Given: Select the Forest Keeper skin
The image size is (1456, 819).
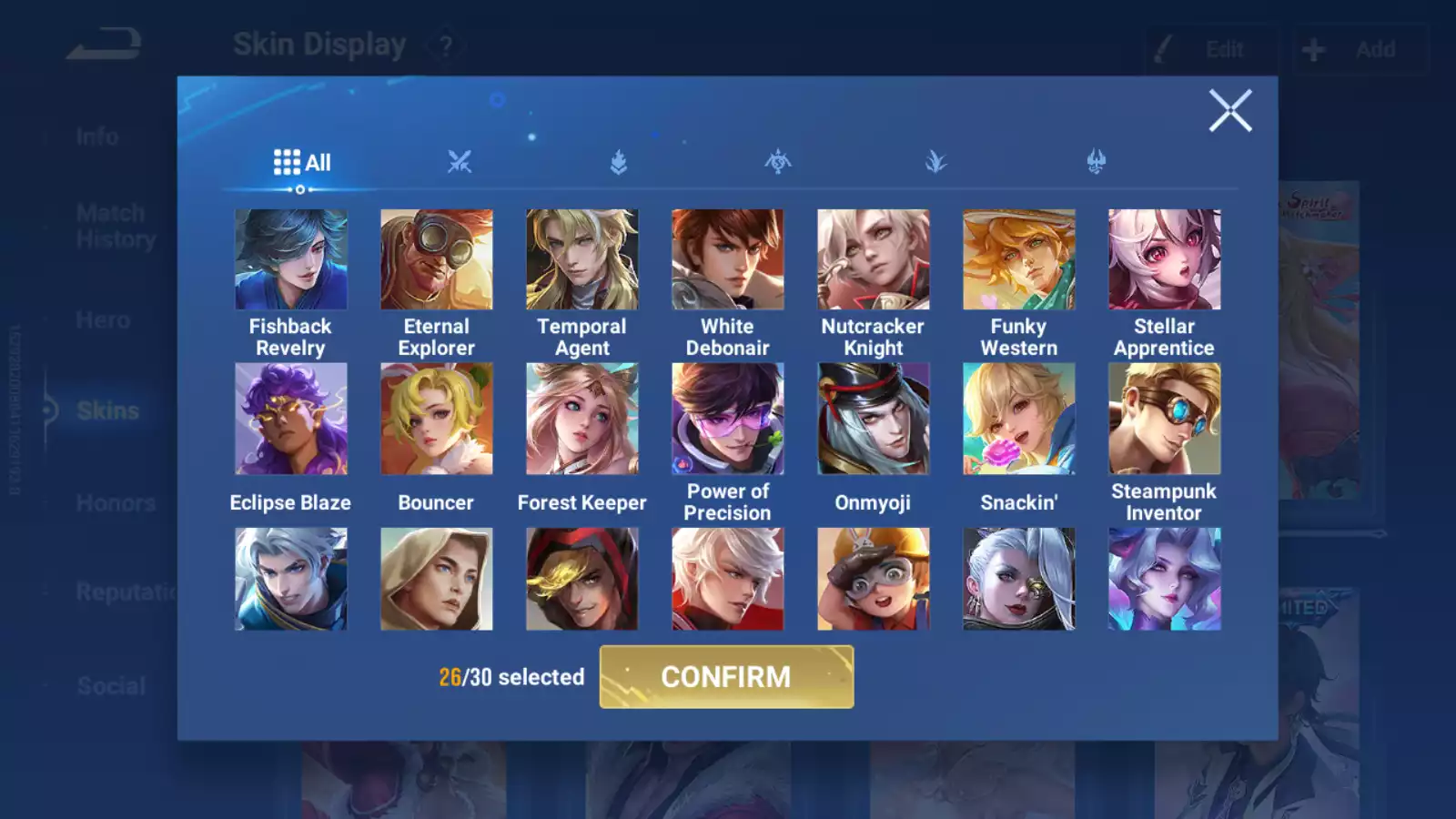Looking at the screenshot, I should pos(581,420).
